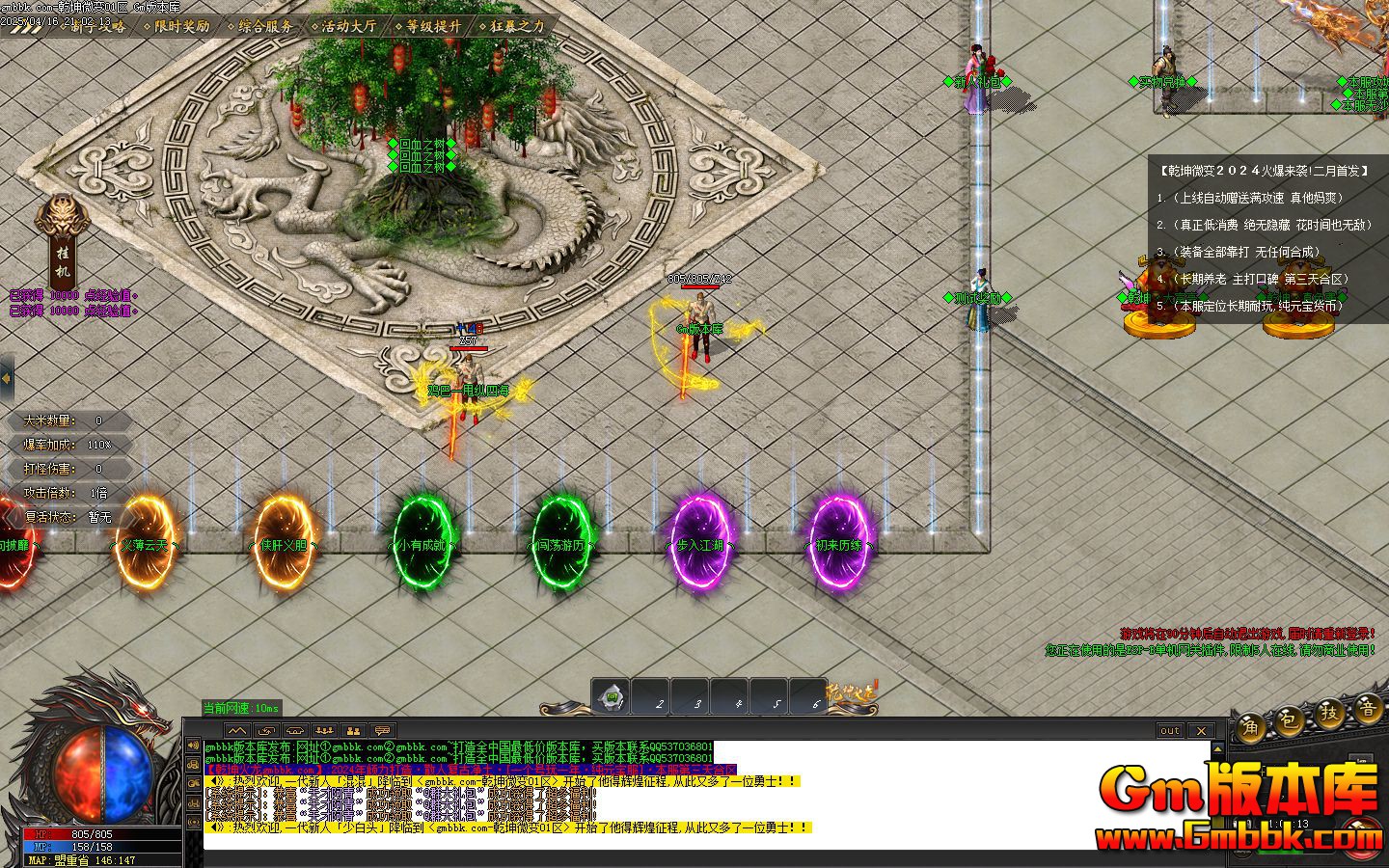Click the group members icon in chat toolbar
Image resolution: width=1389 pixels, height=868 pixels.
pyautogui.click(x=322, y=731)
